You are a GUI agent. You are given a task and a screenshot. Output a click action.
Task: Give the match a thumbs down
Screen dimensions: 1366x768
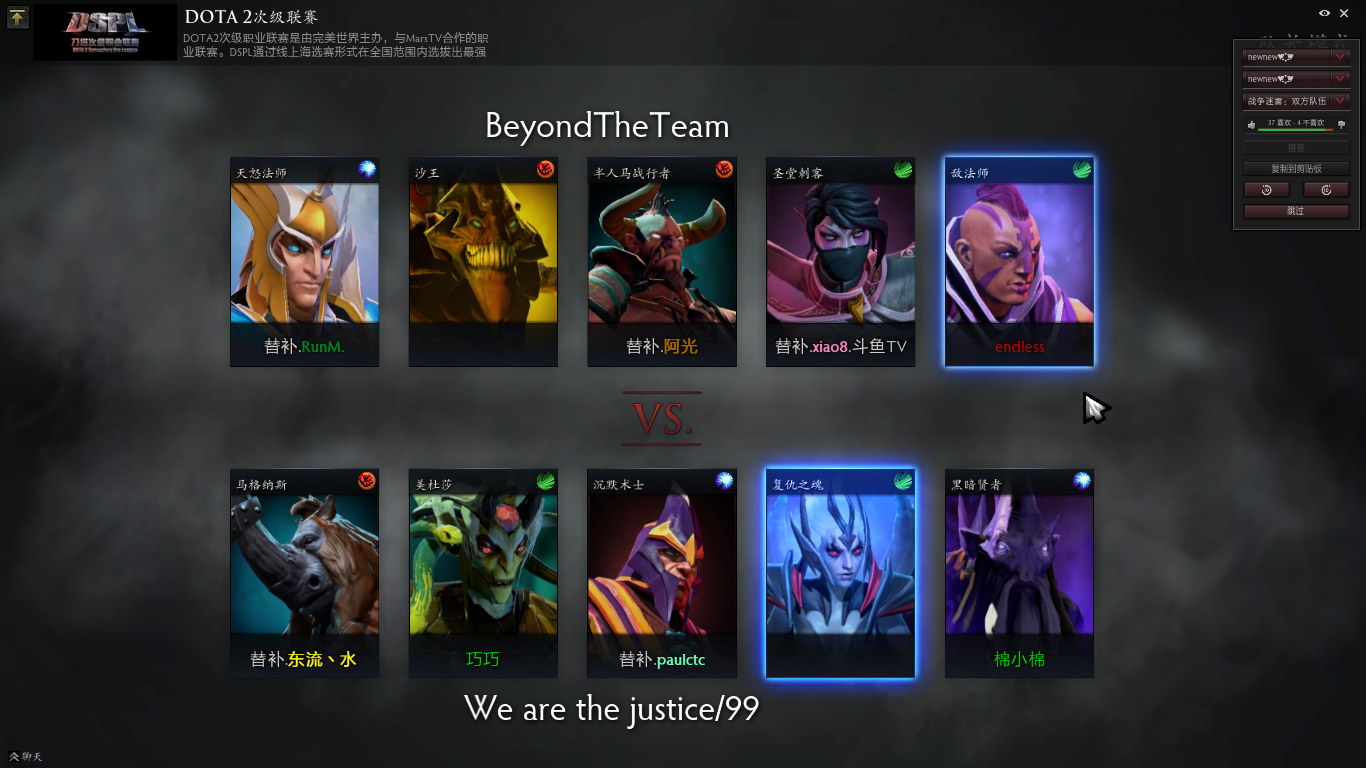pos(1341,125)
